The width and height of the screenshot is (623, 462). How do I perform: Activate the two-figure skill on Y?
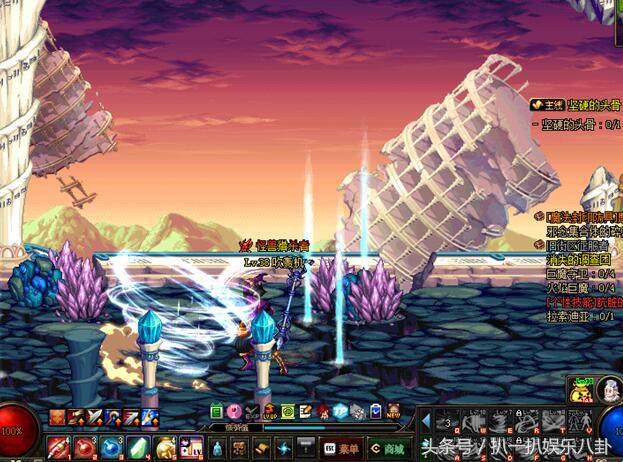[579, 420]
